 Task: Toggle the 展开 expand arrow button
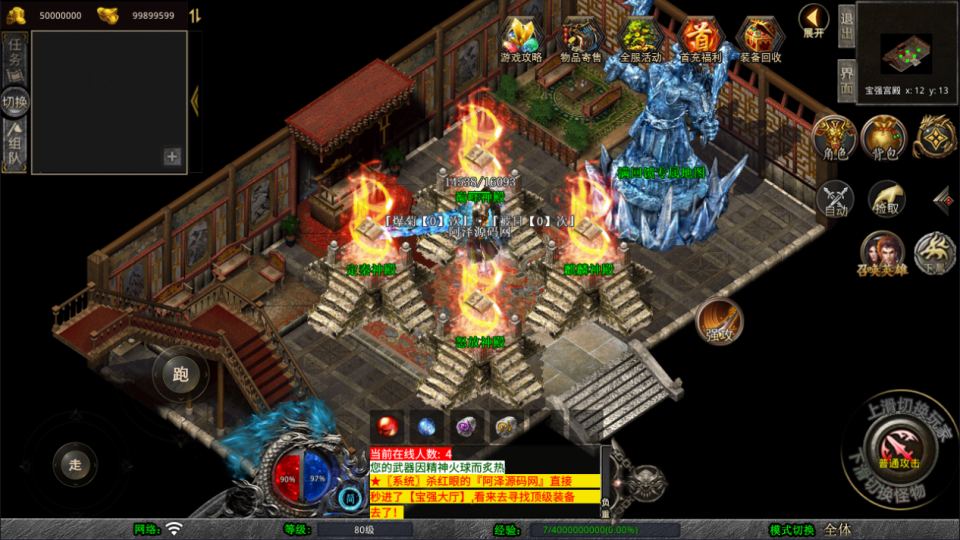click(814, 20)
